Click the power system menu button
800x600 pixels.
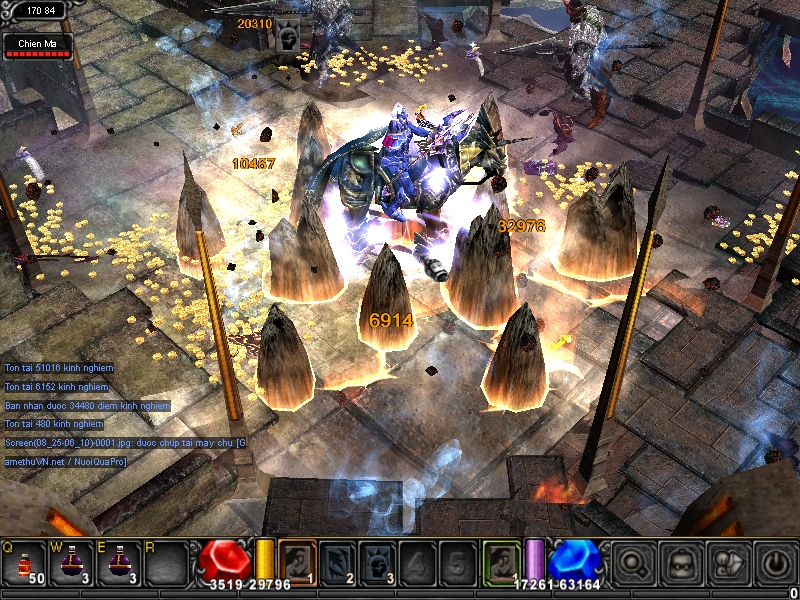pos(776,563)
